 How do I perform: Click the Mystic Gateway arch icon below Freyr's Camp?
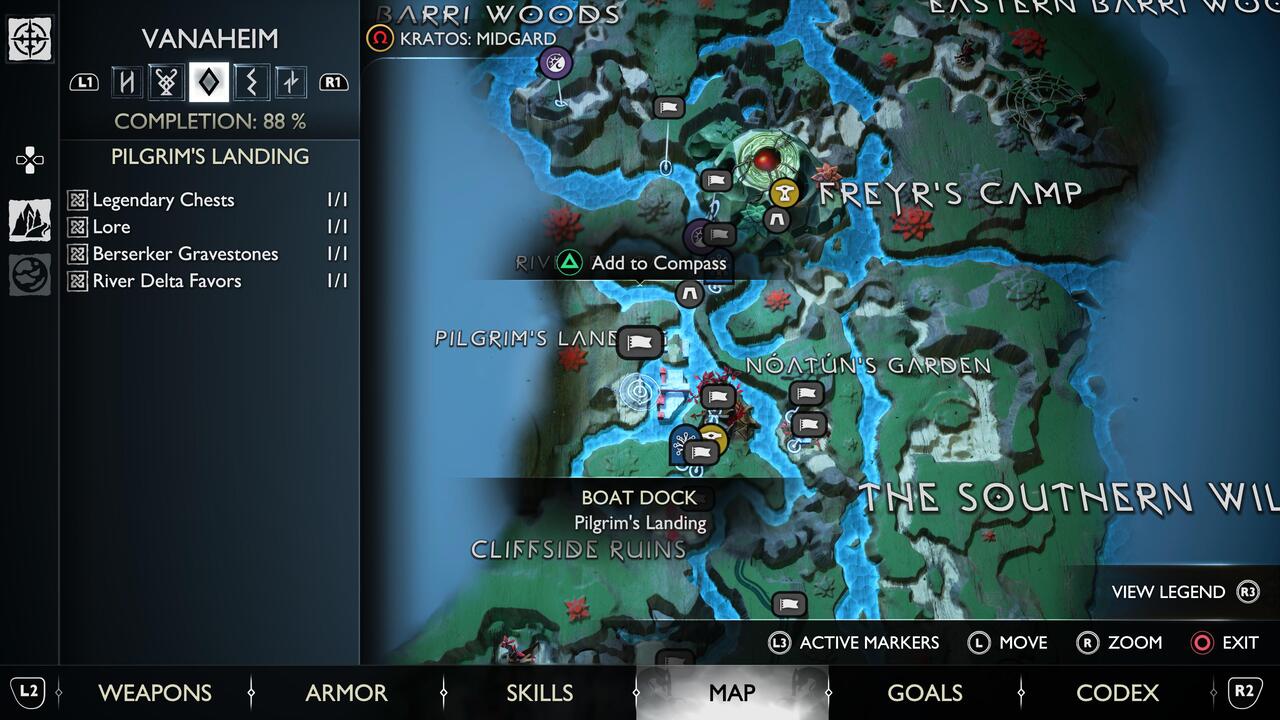pyautogui.click(x=779, y=221)
